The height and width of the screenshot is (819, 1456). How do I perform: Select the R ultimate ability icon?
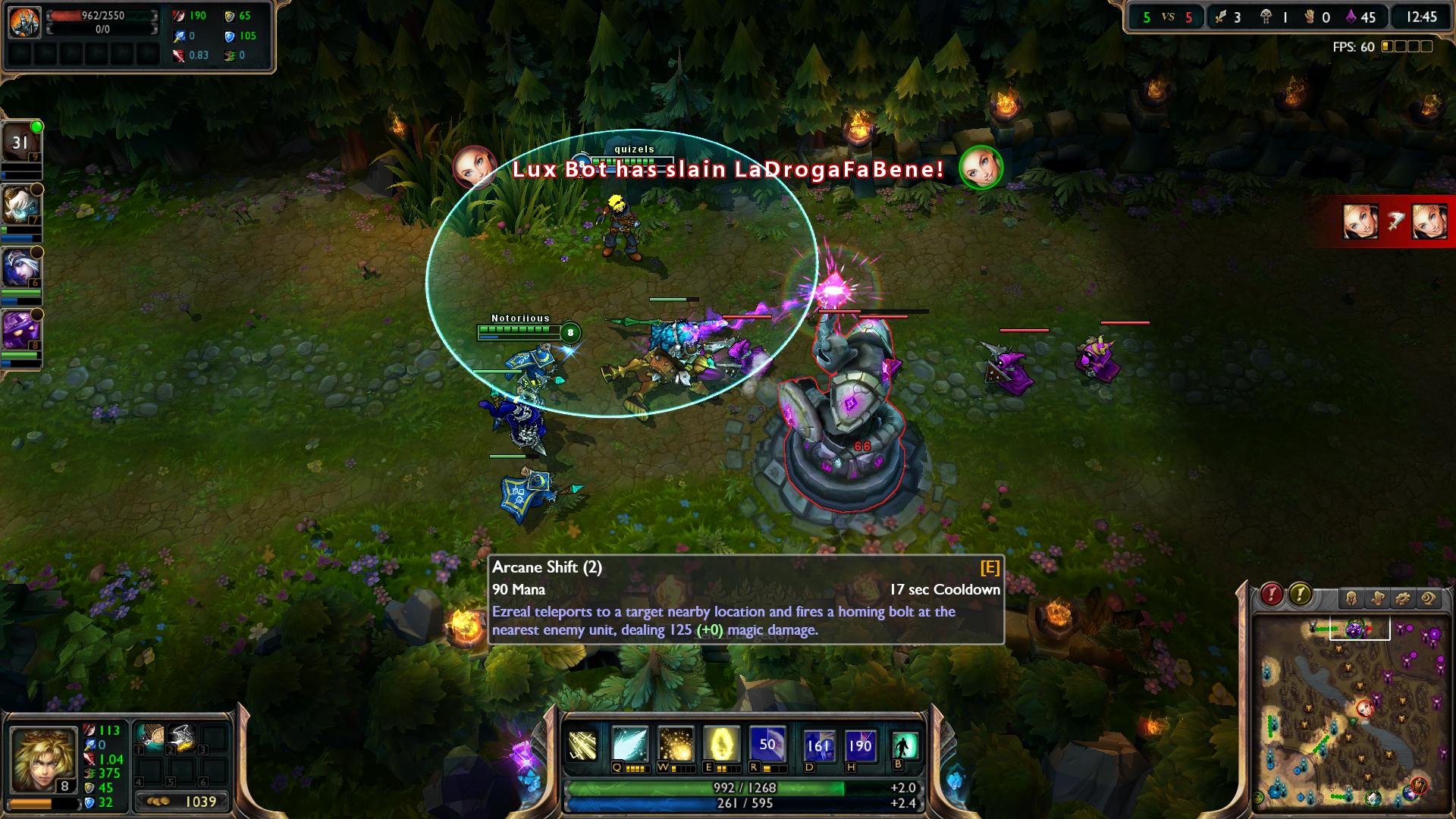(767, 745)
